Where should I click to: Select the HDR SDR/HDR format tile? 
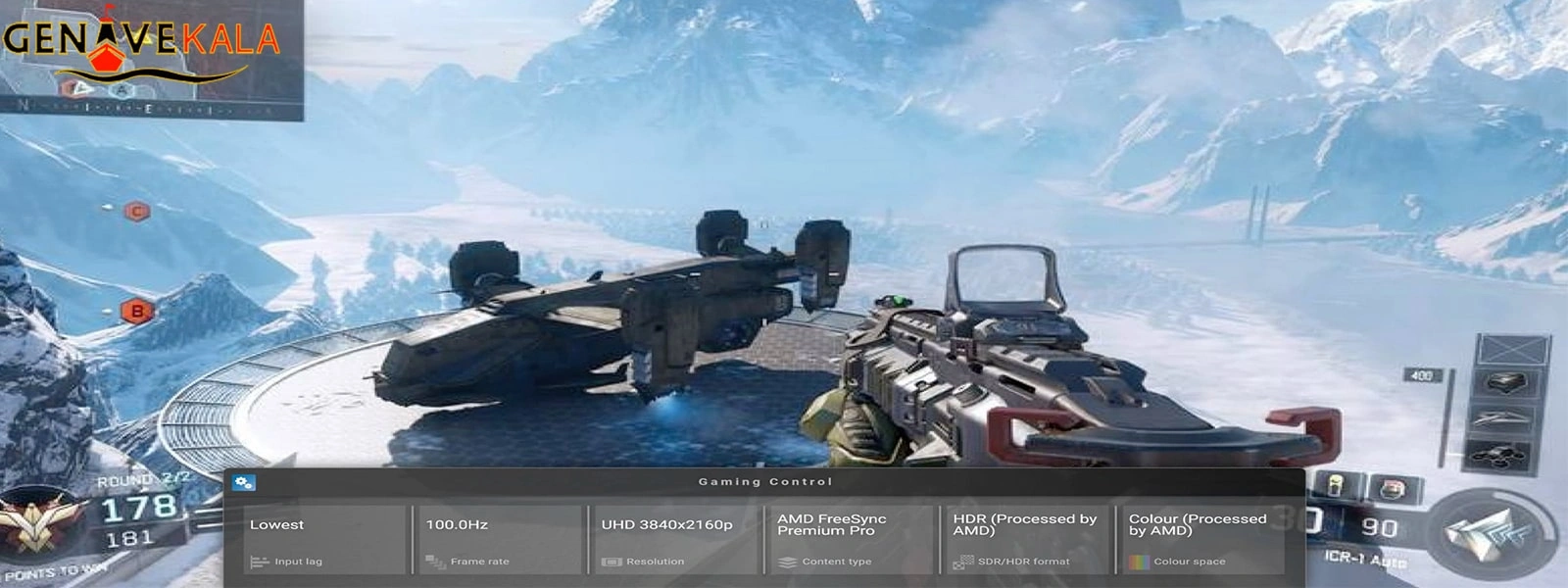(1026, 539)
